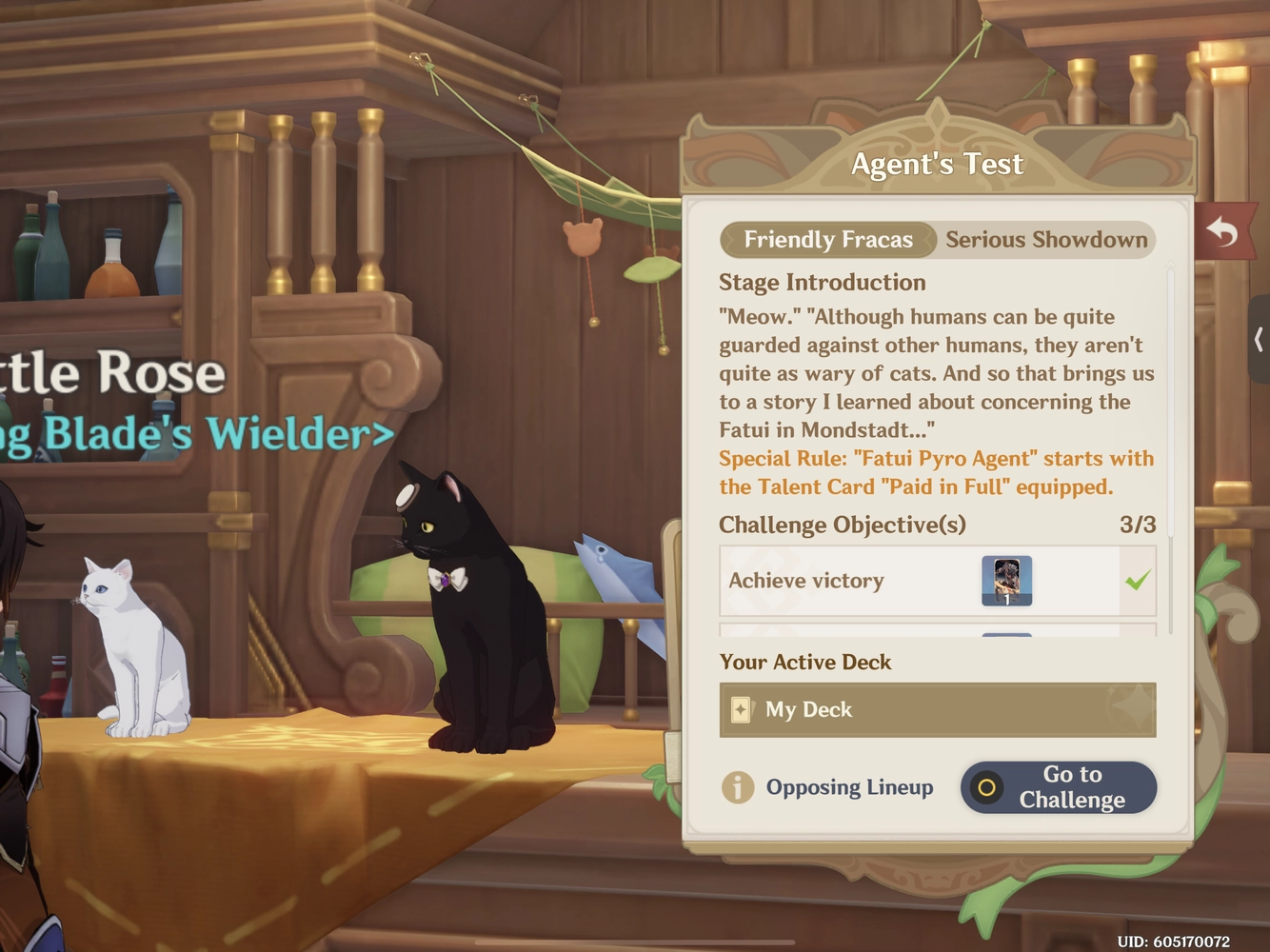Open the My Deck selector
1270x952 pixels.
pyautogui.click(x=937, y=710)
